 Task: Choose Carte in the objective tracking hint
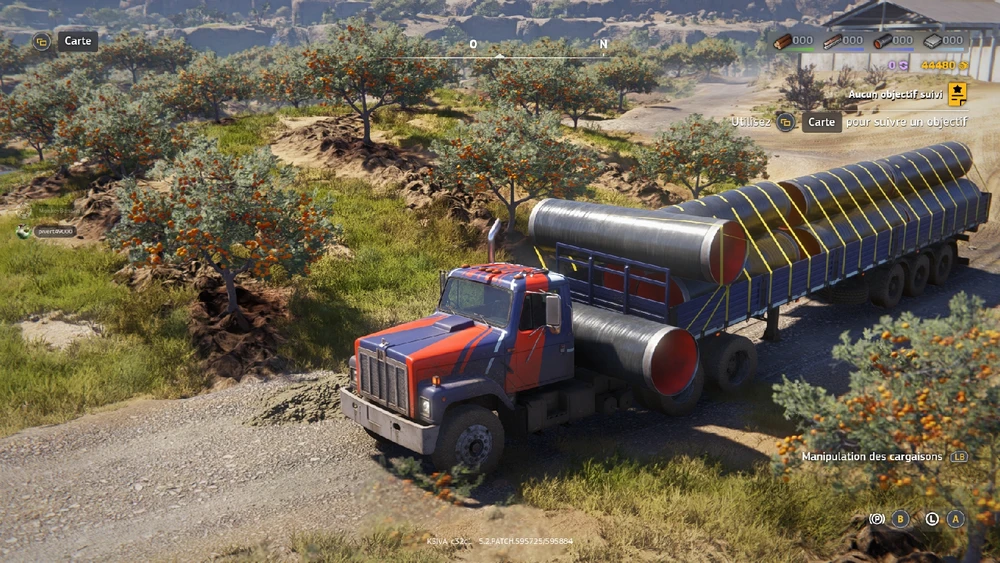[821, 122]
